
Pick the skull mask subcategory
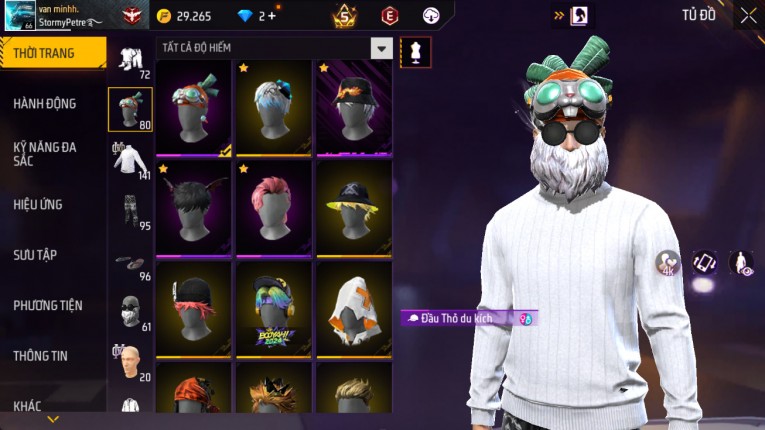coord(130,312)
